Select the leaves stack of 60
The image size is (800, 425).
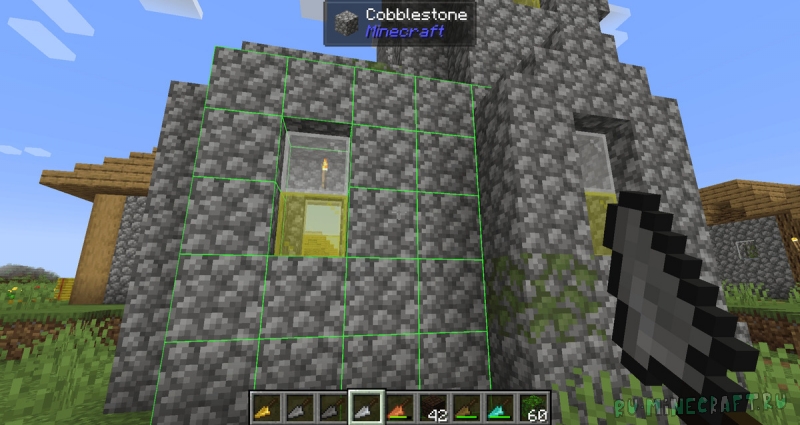click(x=531, y=406)
